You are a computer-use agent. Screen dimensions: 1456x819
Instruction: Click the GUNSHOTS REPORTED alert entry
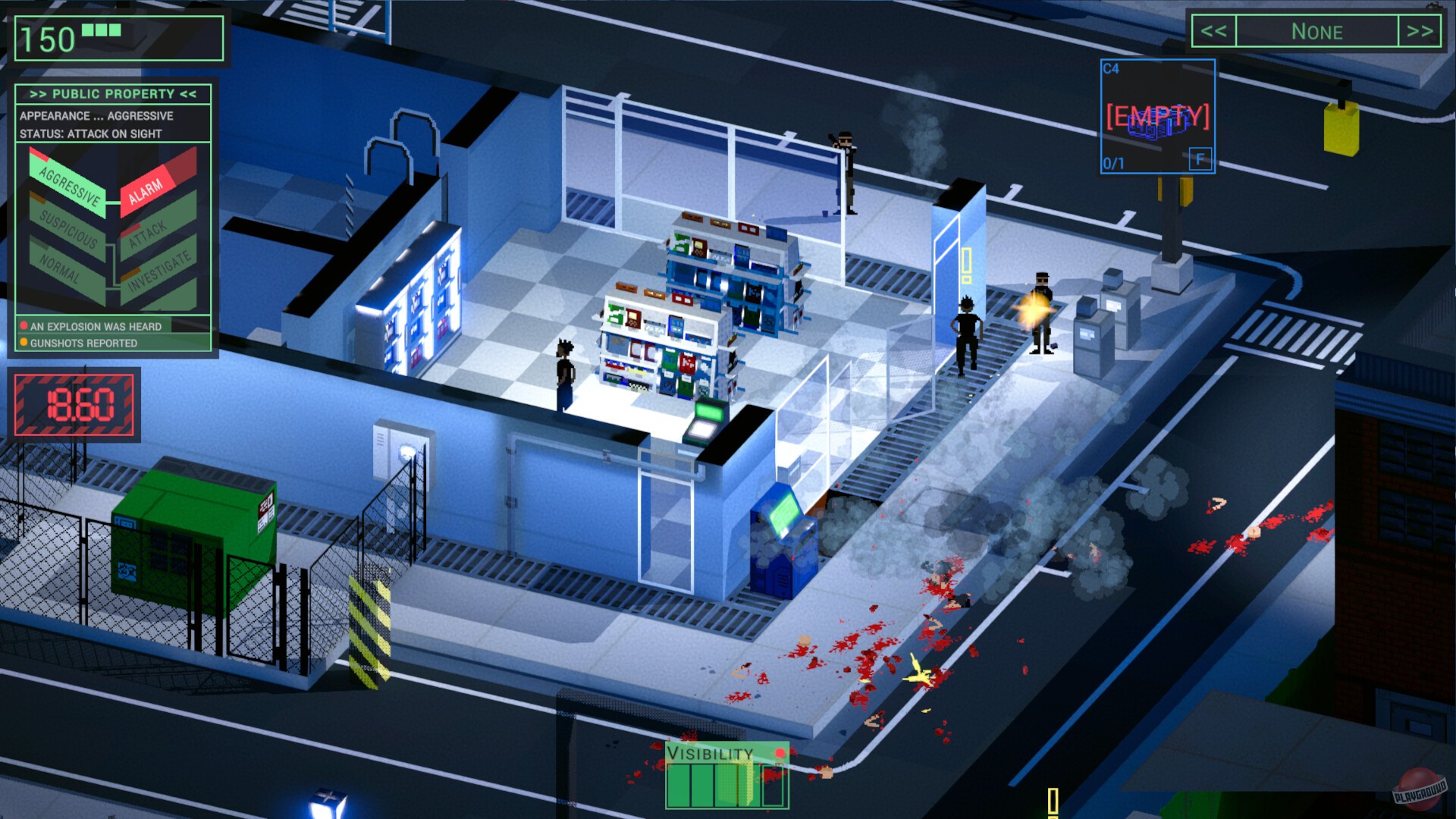[83, 343]
